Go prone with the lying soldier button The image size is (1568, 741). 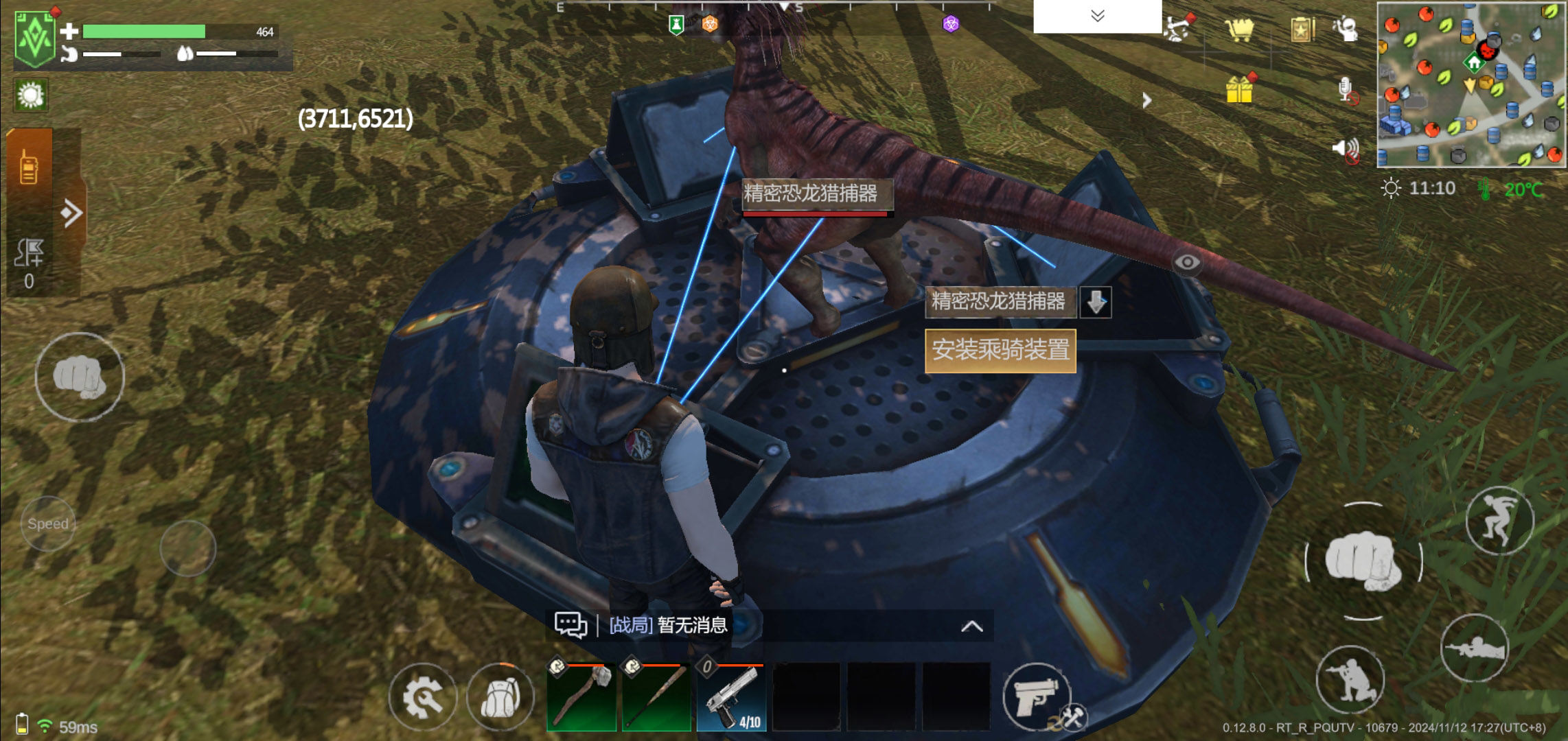[1474, 647]
